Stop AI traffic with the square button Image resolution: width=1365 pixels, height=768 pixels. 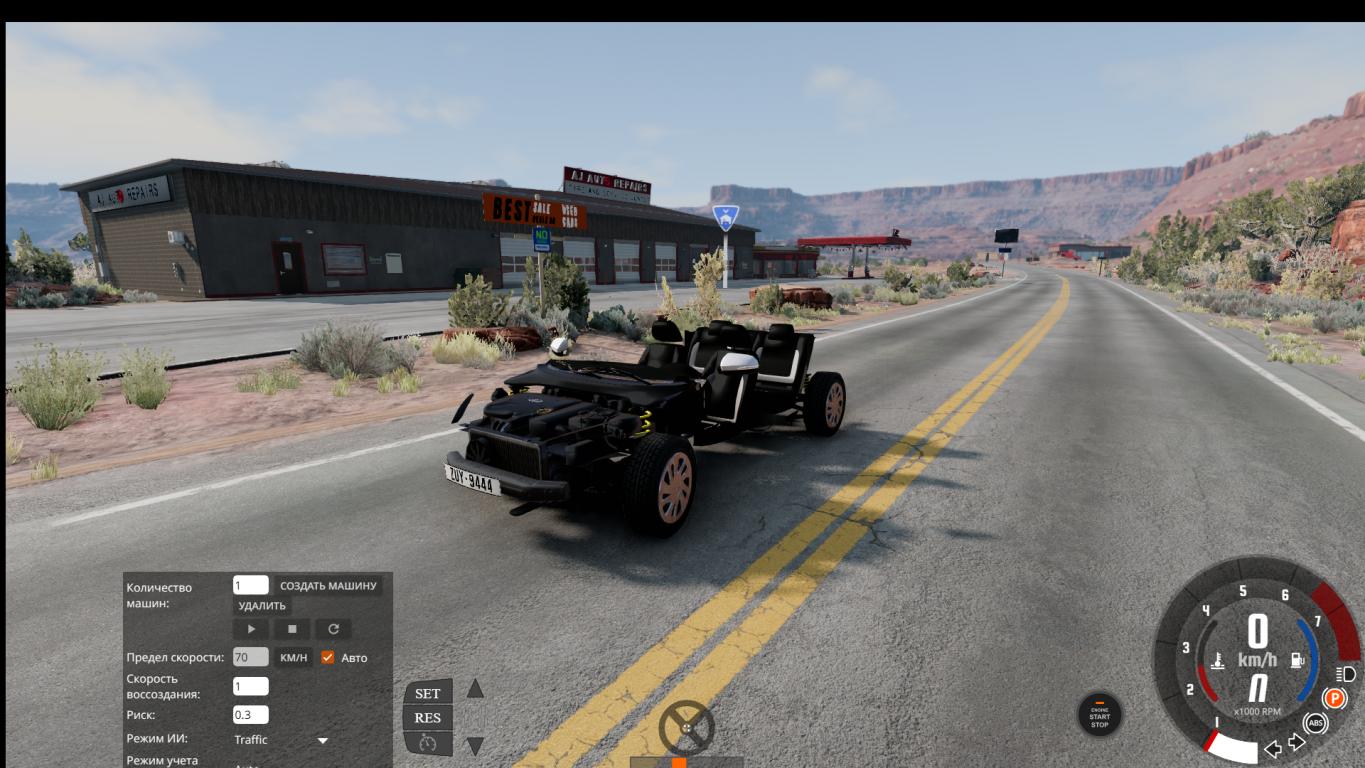292,629
